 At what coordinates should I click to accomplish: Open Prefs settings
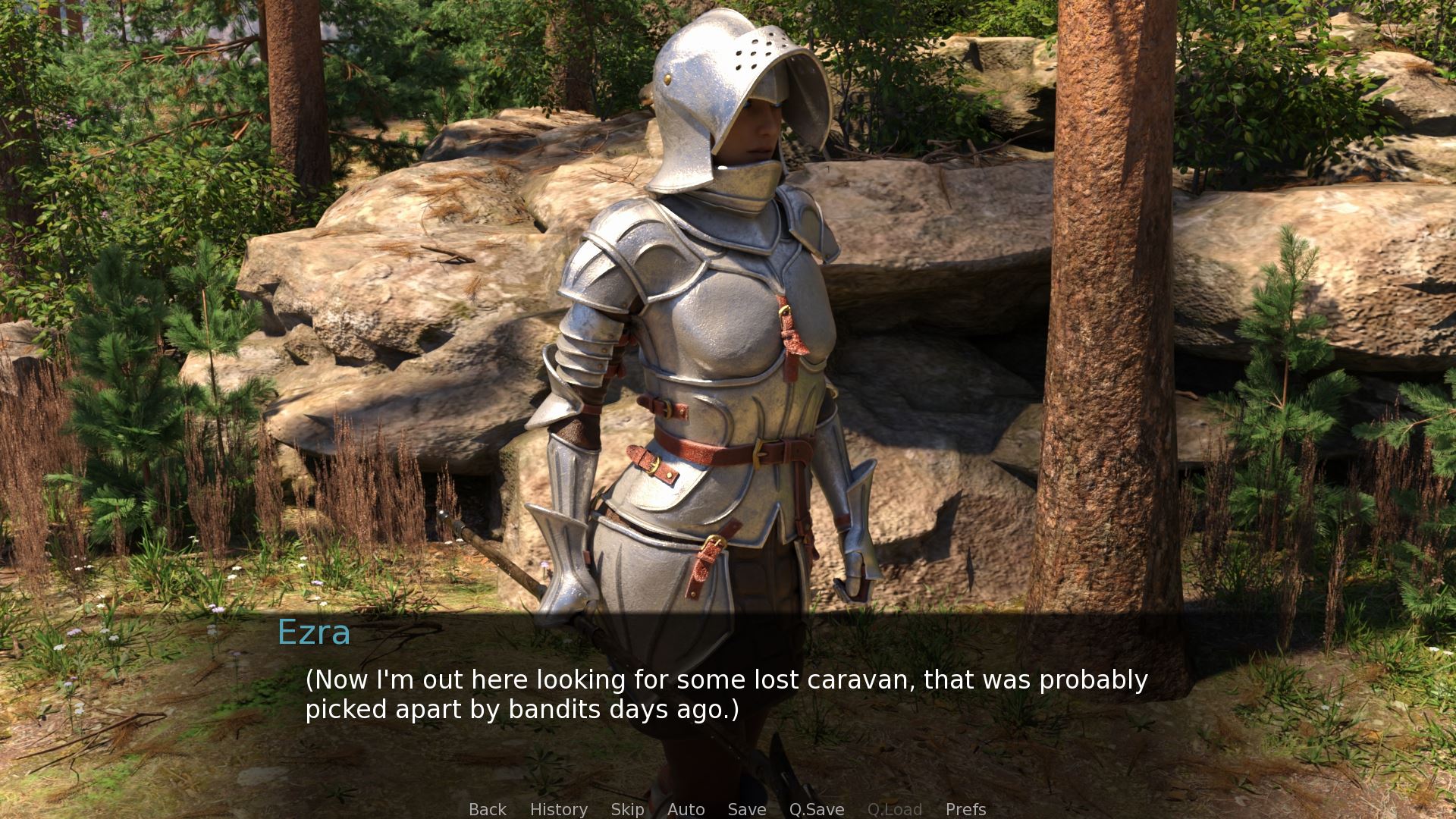[965, 809]
